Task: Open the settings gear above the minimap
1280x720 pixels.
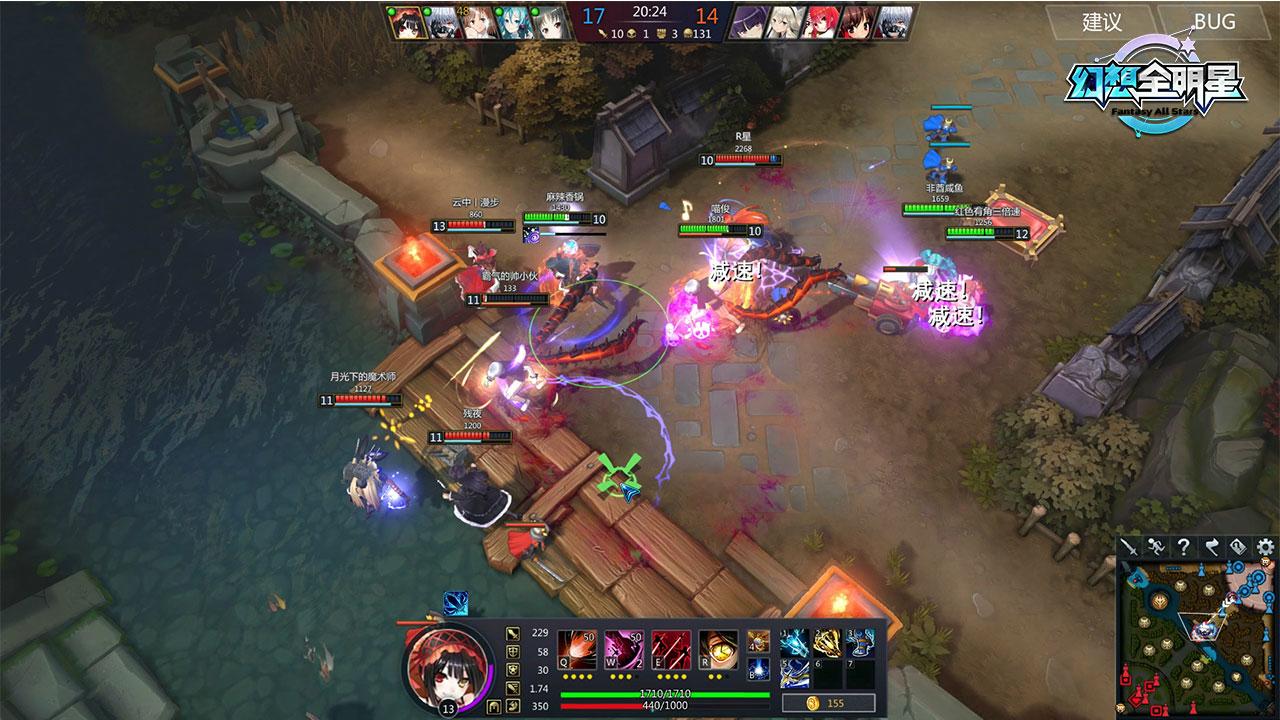Action: coord(1264,546)
